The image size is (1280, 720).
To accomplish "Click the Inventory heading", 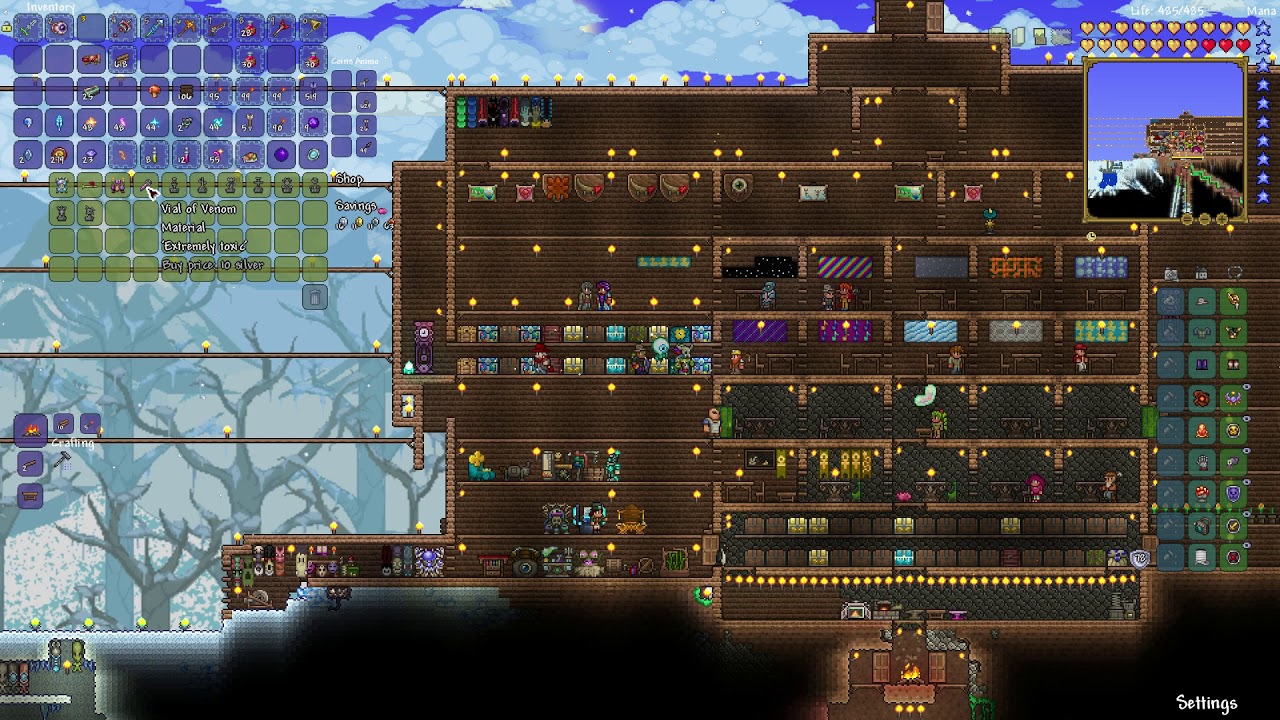I will (x=51, y=8).
